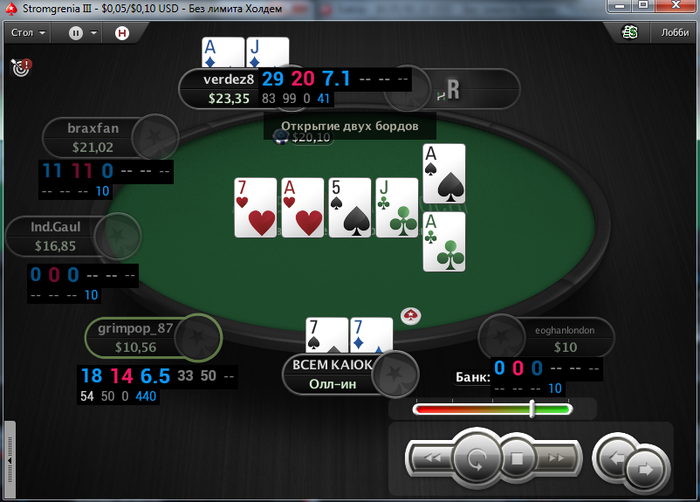The image size is (700, 502).
Task: Go to next hand with right arrow
Action: click(645, 466)
